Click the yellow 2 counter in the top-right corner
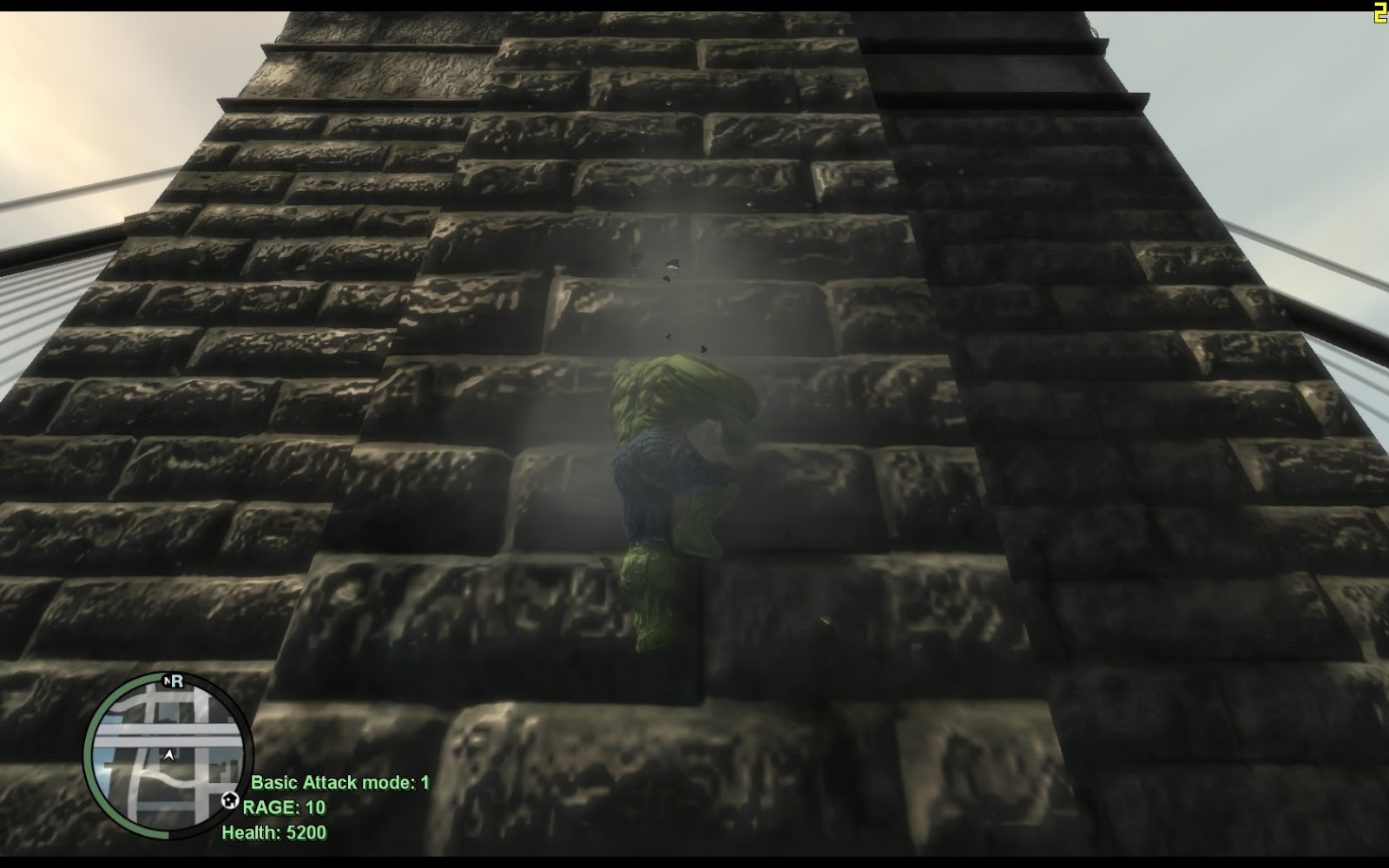This screenshot has height=868, width=1389. (x=1379, y=11)
